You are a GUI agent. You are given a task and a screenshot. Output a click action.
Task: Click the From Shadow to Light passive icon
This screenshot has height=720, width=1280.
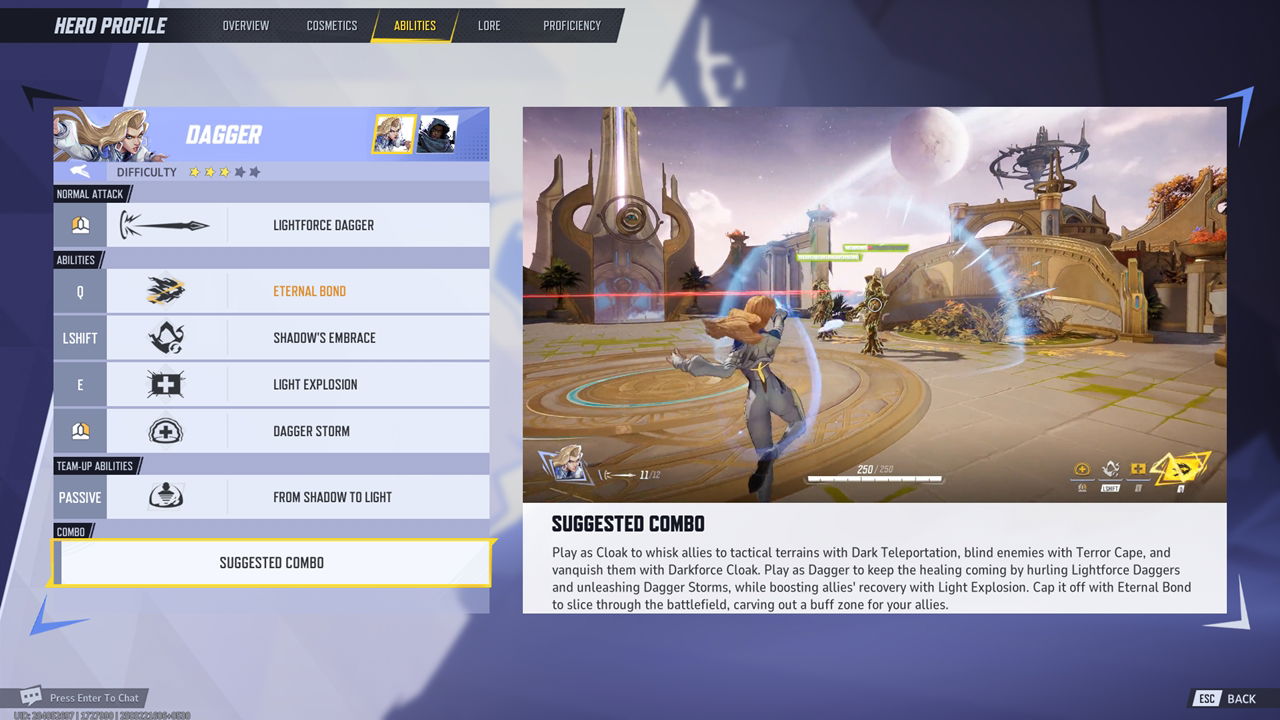(x=167, y=496)
